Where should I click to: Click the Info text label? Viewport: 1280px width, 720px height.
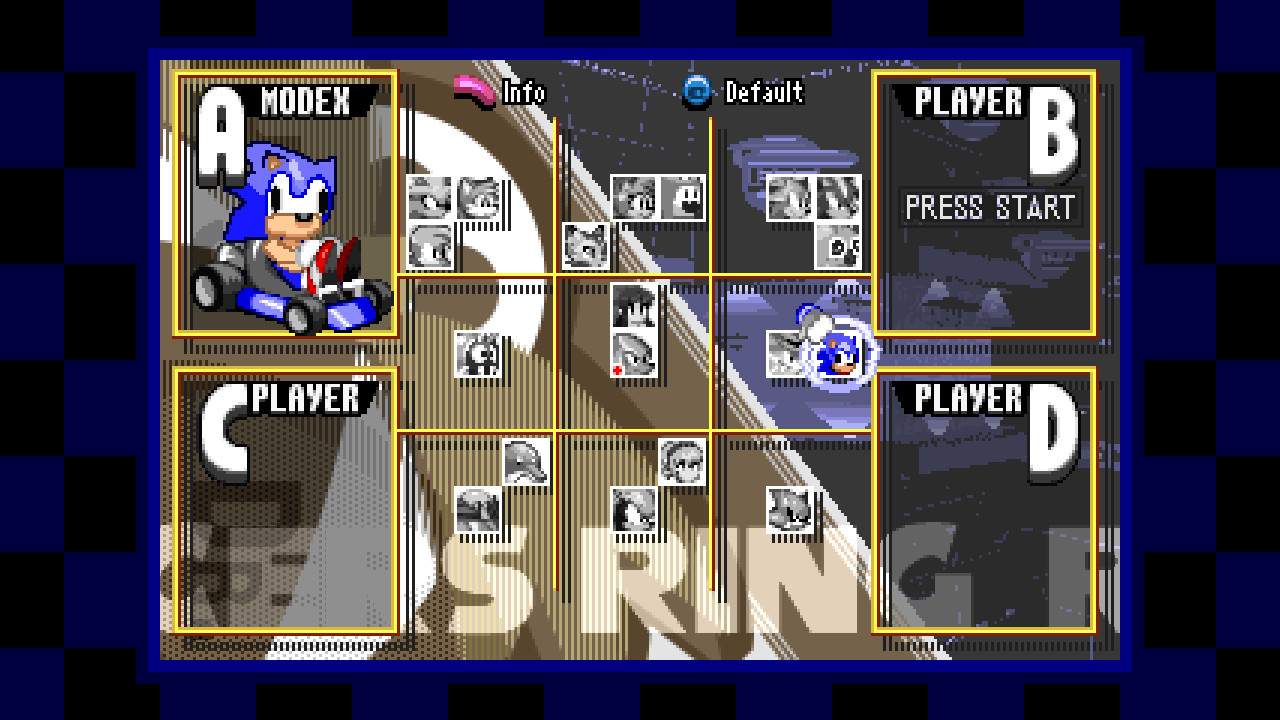coord(527,91)
